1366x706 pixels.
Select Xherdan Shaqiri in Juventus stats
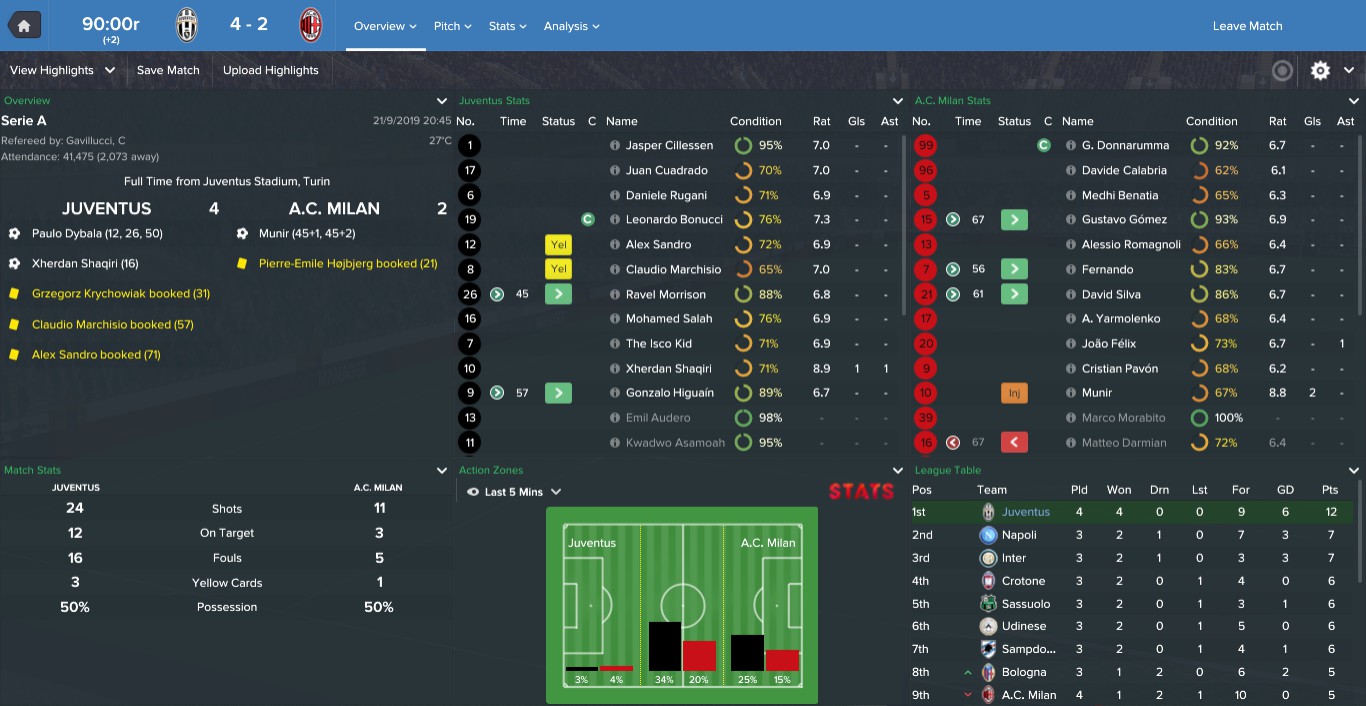(669, 368)
